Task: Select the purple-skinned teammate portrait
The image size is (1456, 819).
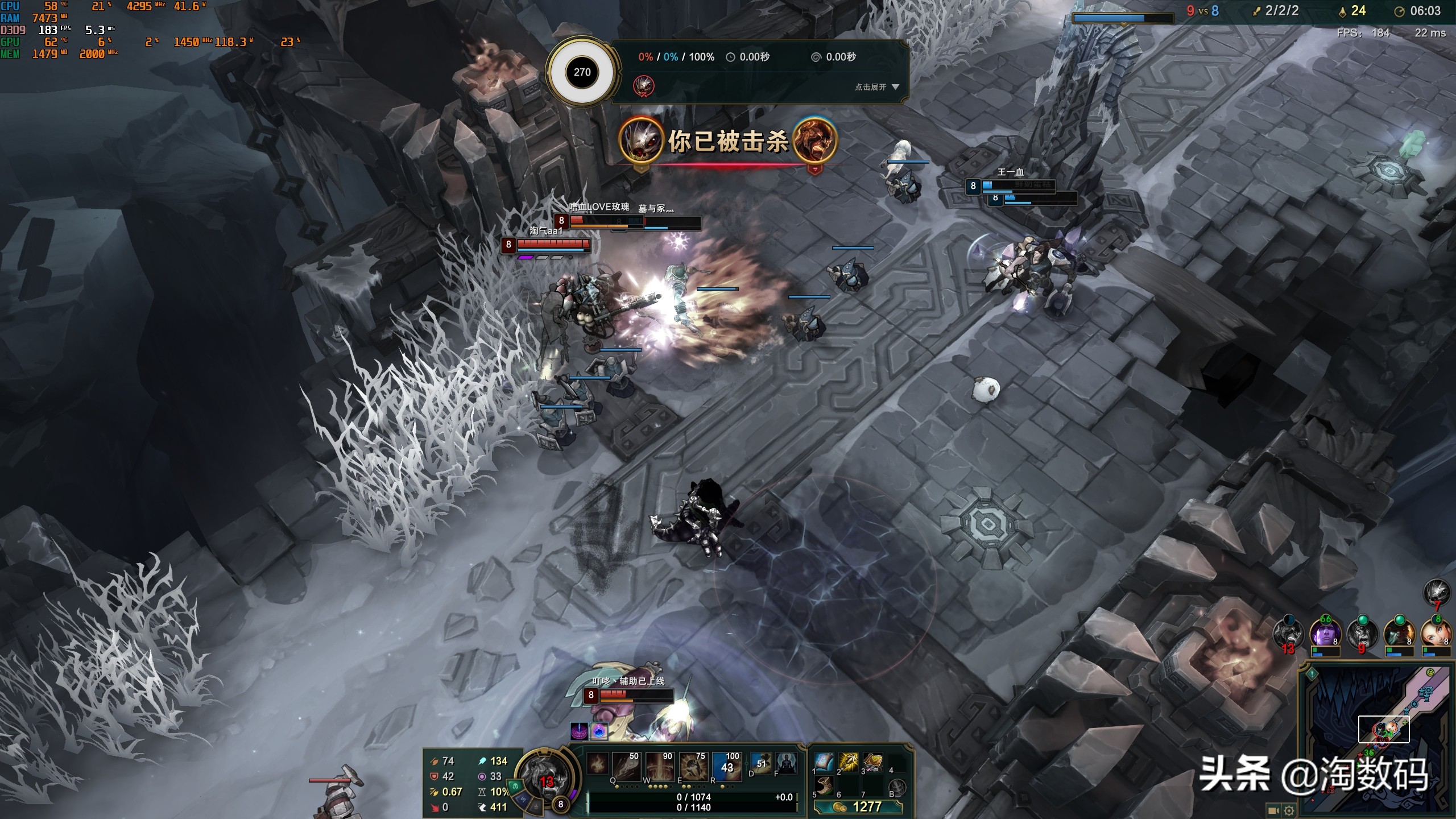Action: click(1325, 634)
